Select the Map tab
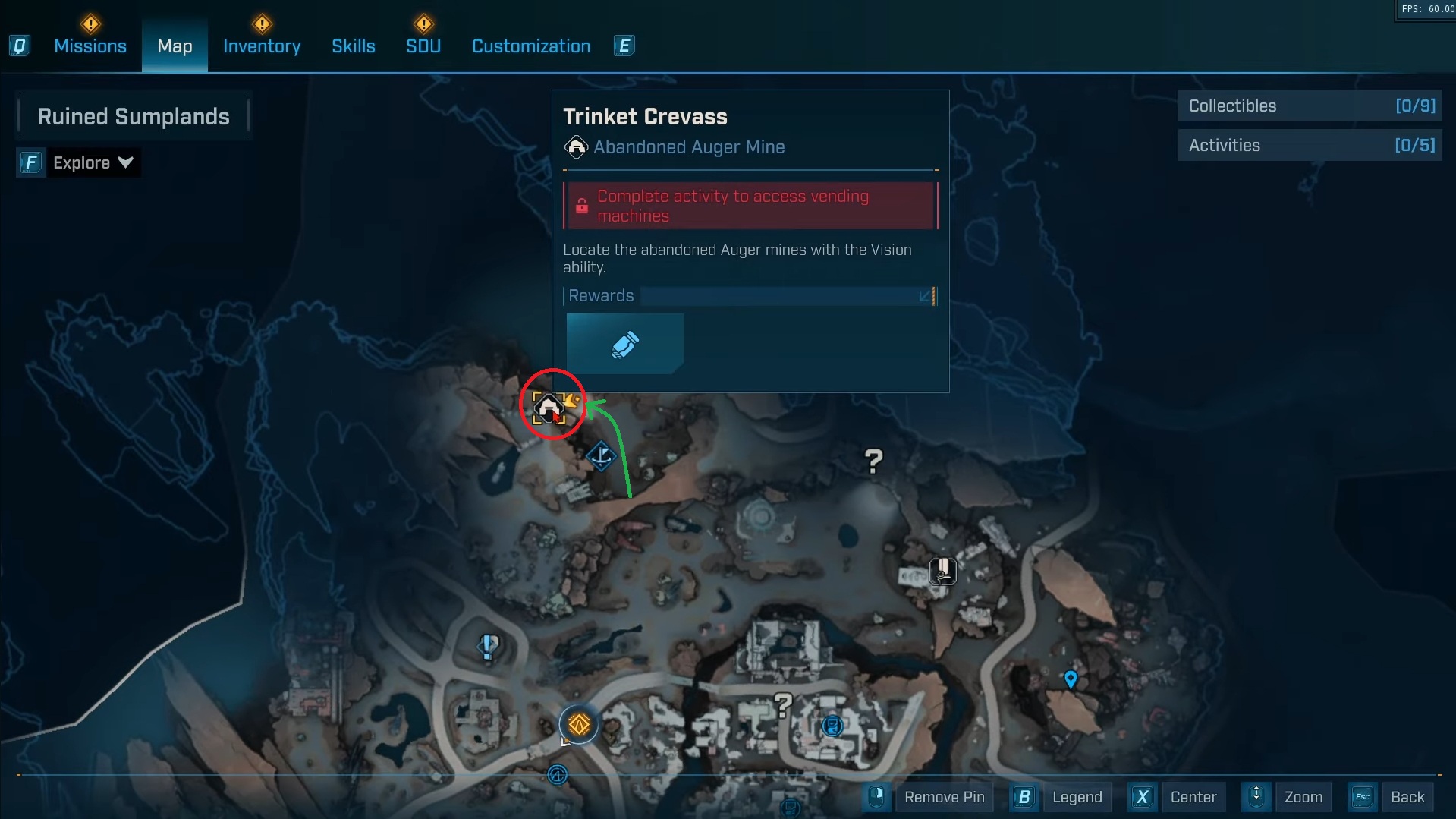This screenshot has height=819, width=1456. [175, 46]
